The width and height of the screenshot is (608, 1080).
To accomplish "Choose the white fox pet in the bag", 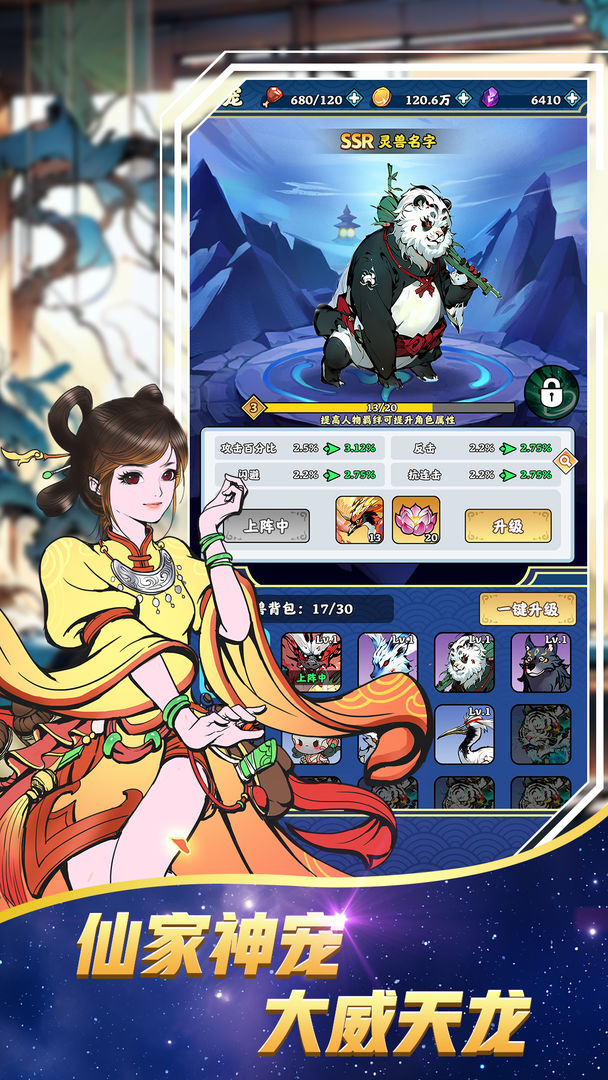I will pyautogui.click(x=387, y=662).
